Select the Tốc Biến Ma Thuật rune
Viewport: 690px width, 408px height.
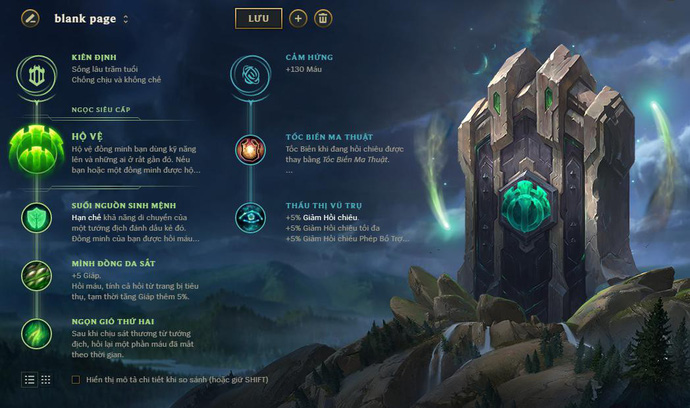point(250,150)
